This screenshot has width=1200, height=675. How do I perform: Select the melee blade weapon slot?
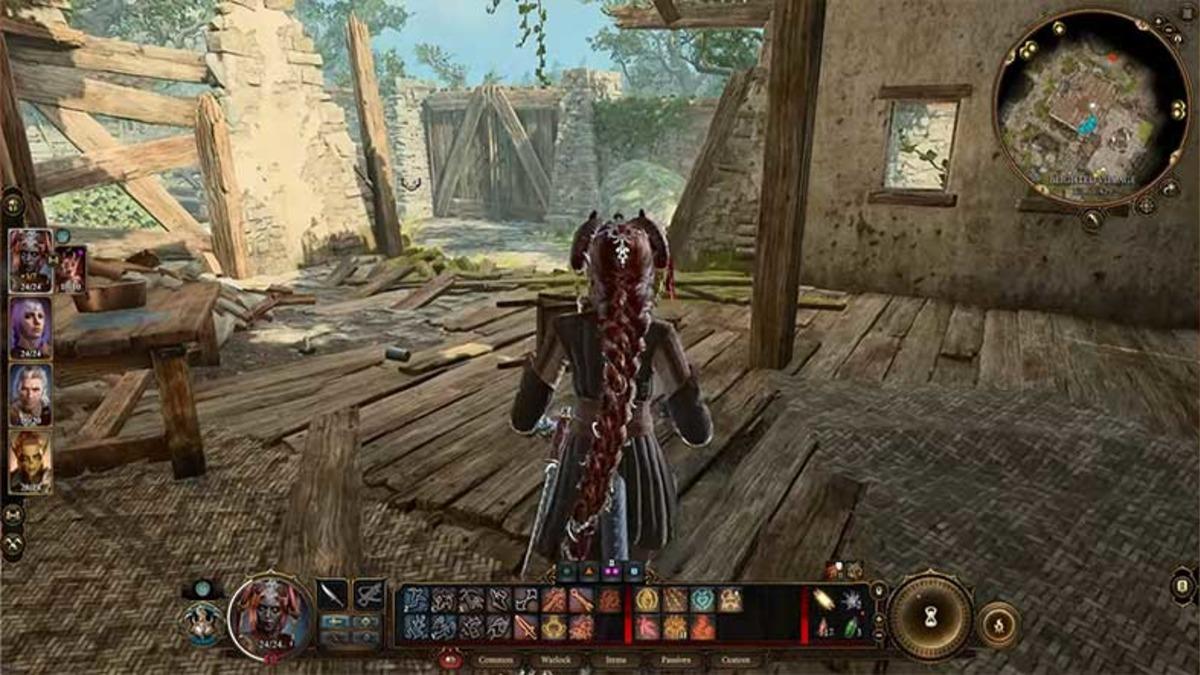tap(332, 594)
